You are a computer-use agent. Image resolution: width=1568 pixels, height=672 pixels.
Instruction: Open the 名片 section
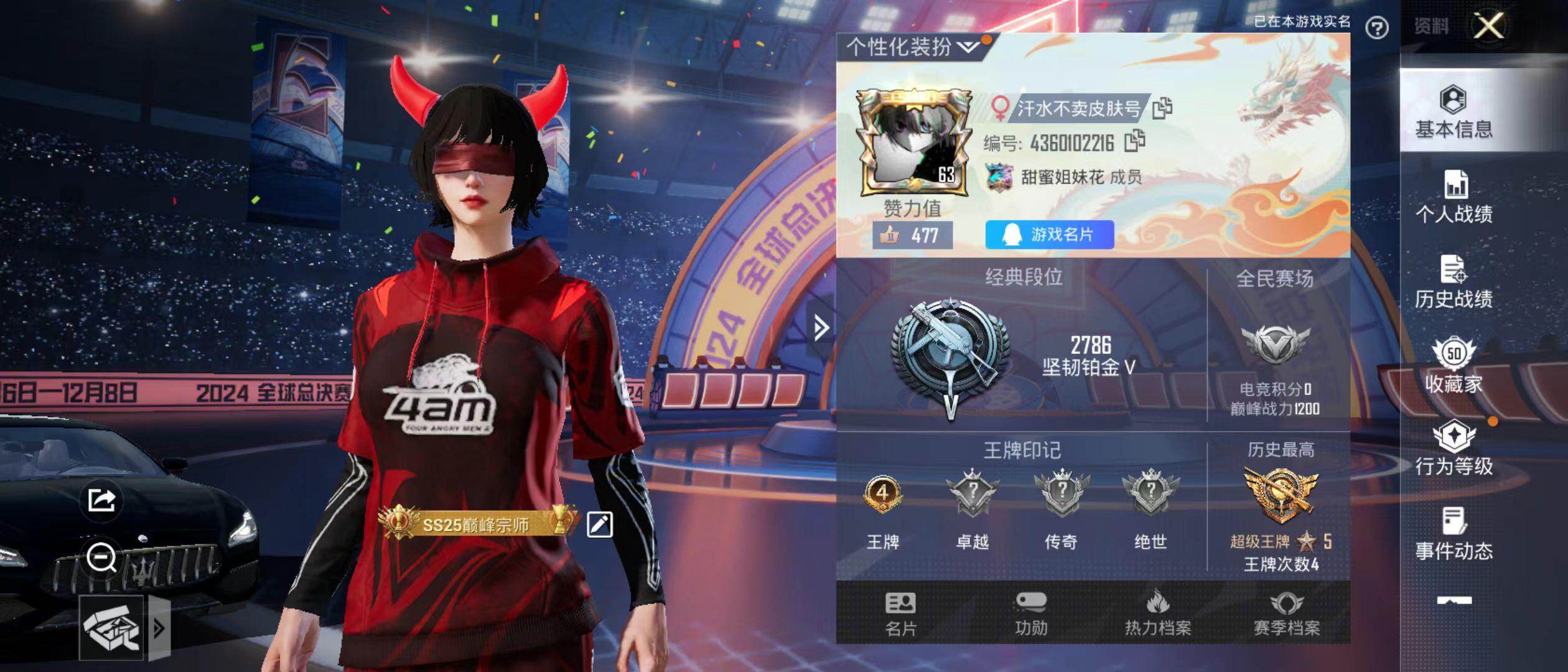coord(900,614)
